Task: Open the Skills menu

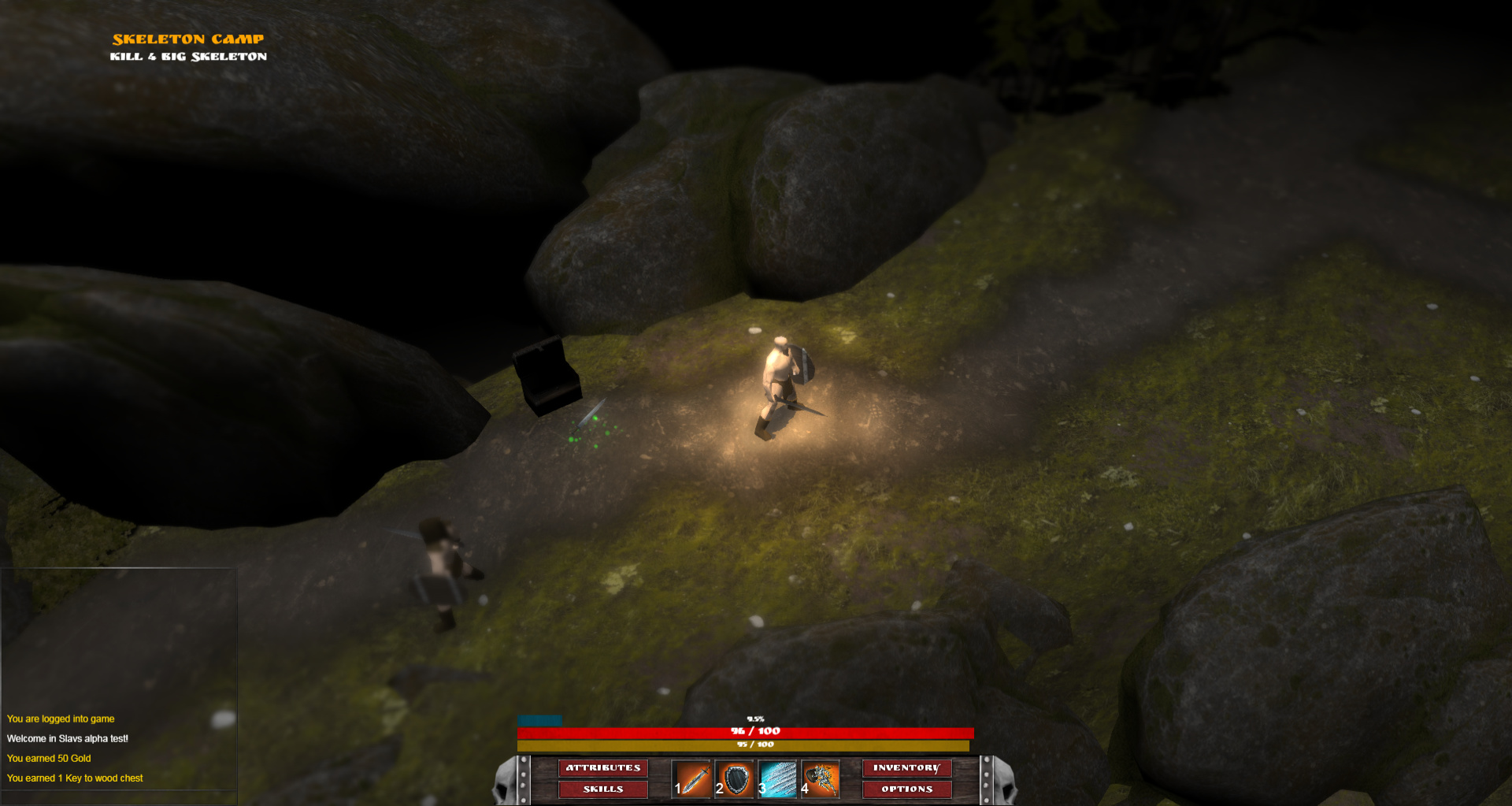Action: [x=603, y=789]
